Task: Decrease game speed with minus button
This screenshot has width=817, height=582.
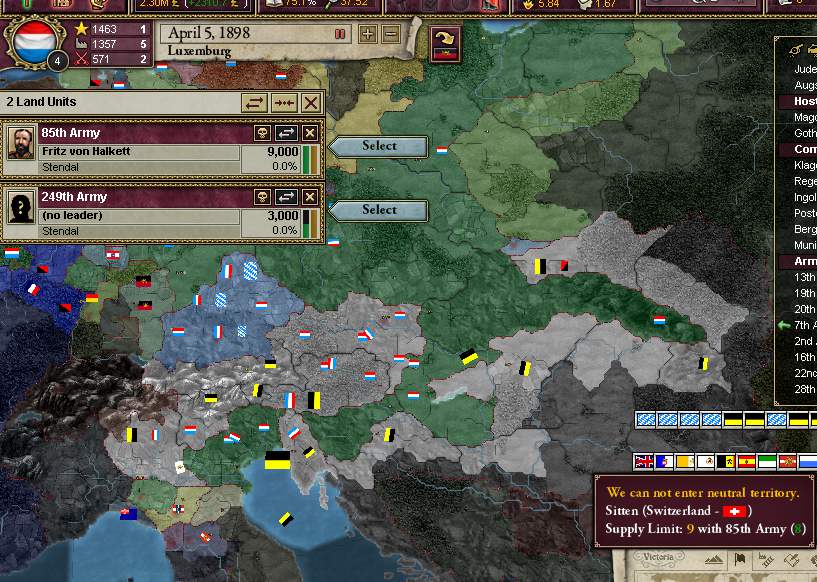Action: tap(390, 34)
